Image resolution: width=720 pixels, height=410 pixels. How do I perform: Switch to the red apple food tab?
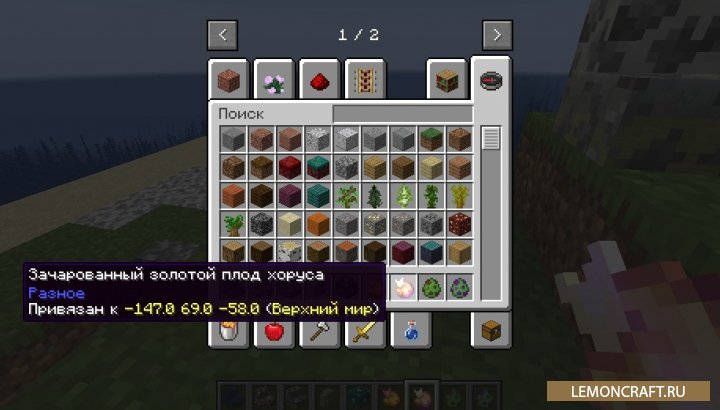[273, 330]
